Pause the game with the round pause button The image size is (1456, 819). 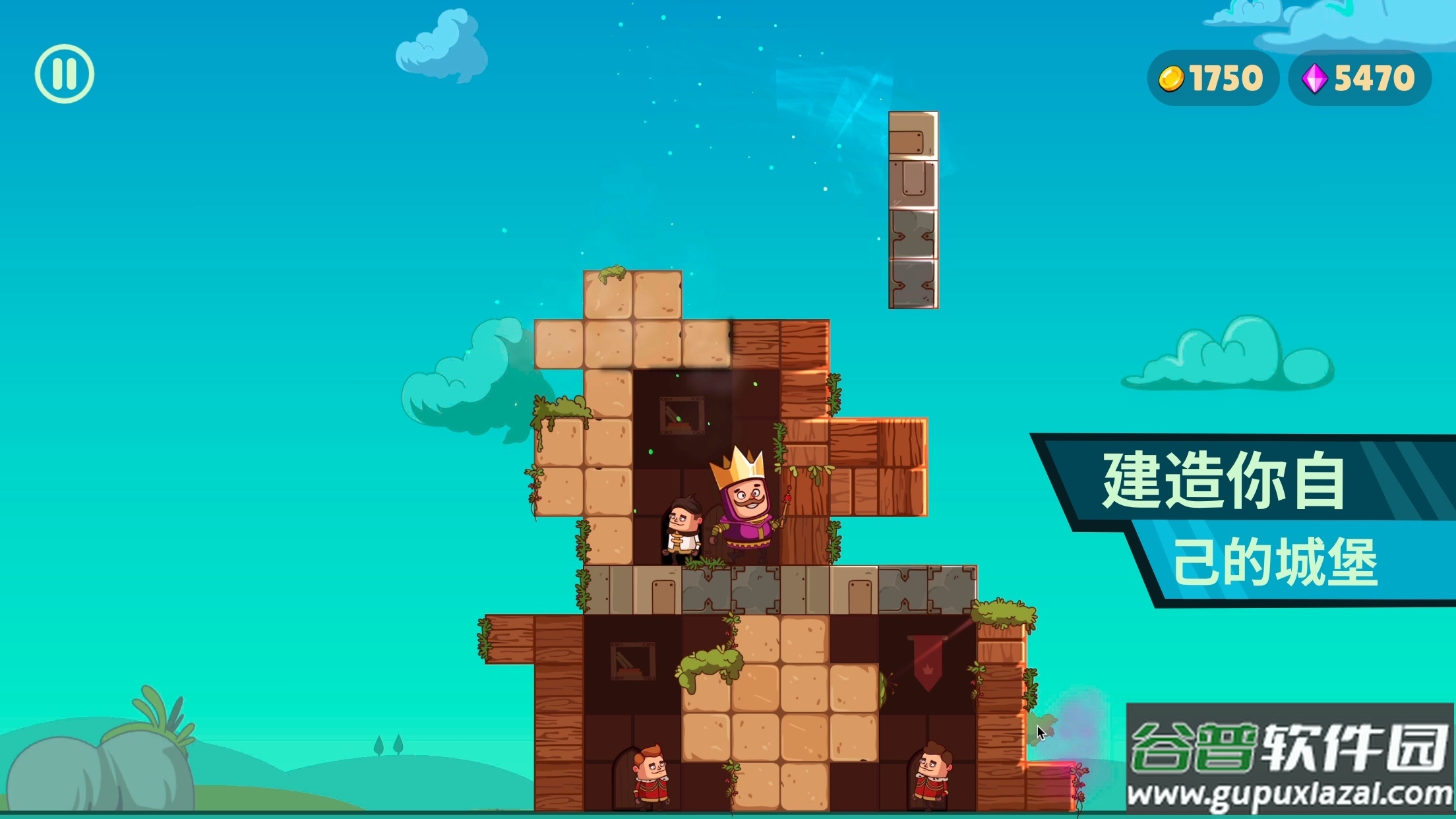(x=65, y=74)
